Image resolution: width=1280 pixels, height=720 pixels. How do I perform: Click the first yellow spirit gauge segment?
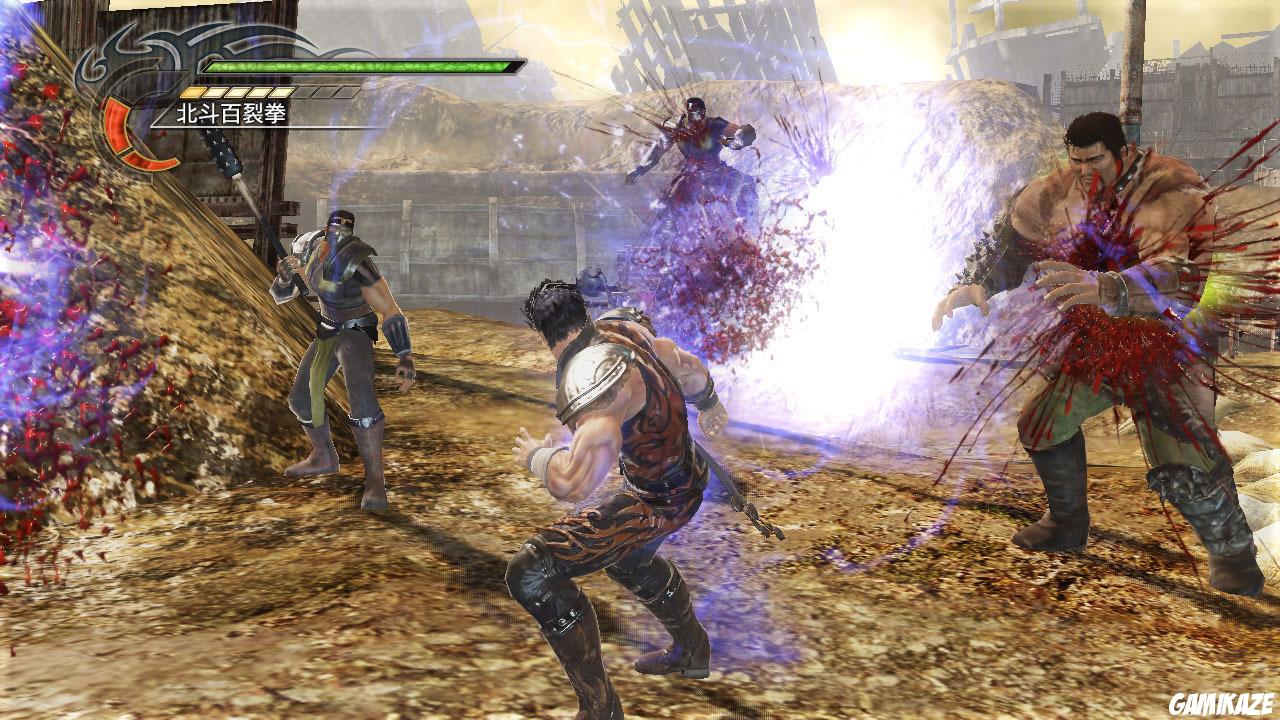[192, 91]
